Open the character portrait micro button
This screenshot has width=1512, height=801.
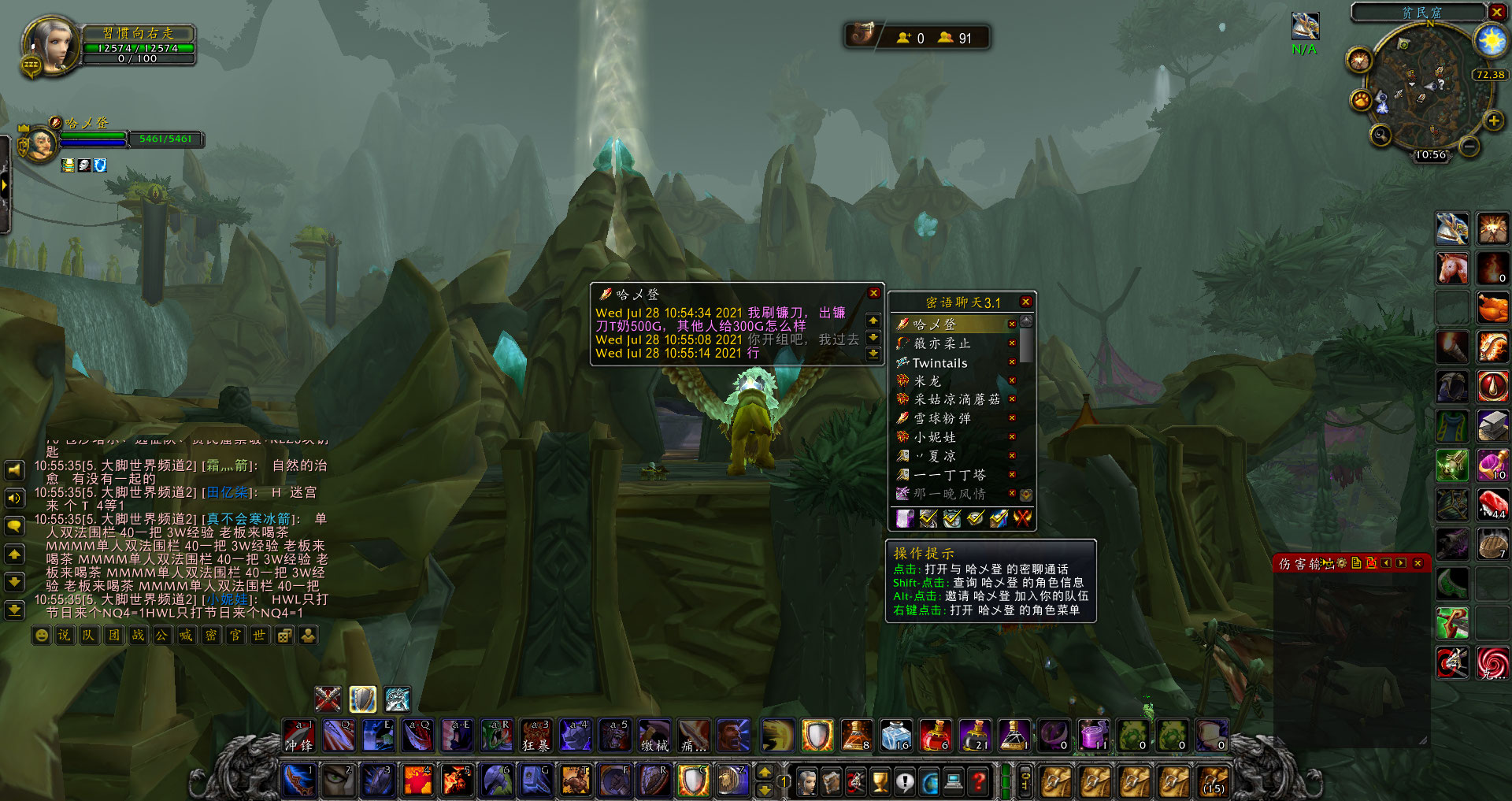click(x=807, y=781)
